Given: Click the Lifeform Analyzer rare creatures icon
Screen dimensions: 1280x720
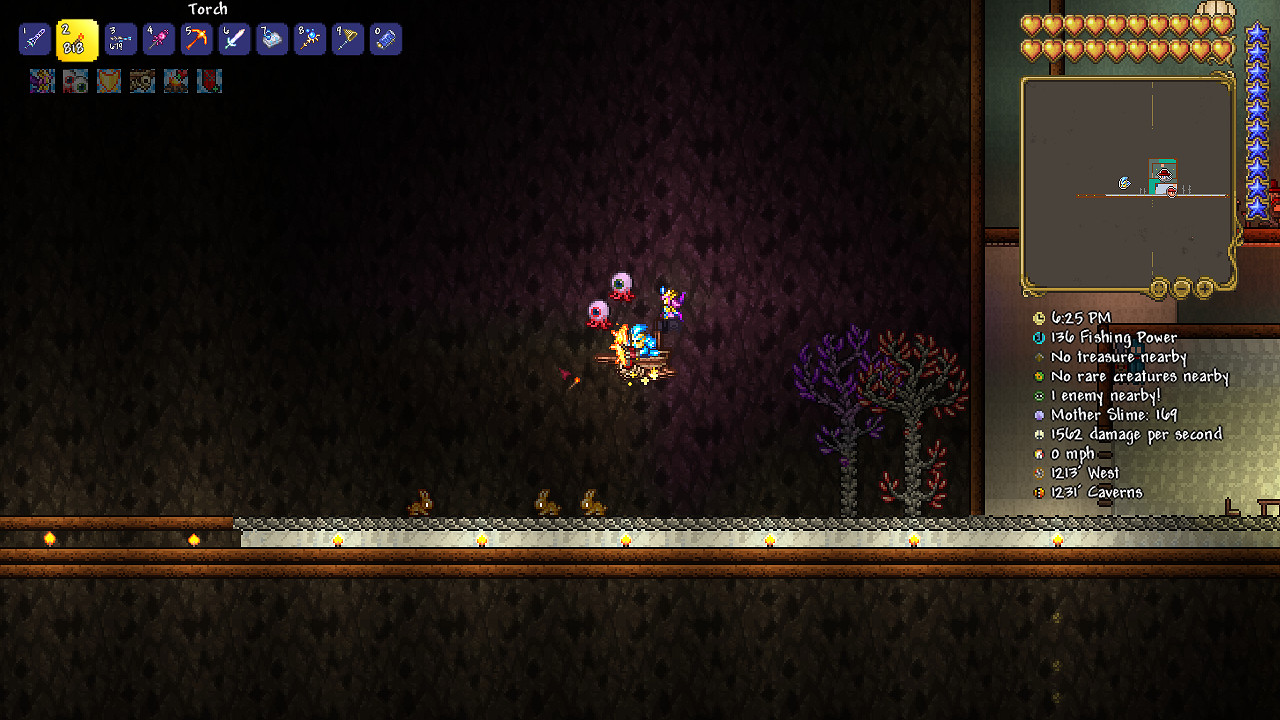Looking at the screenshot, I should [x=1040, y=376].
